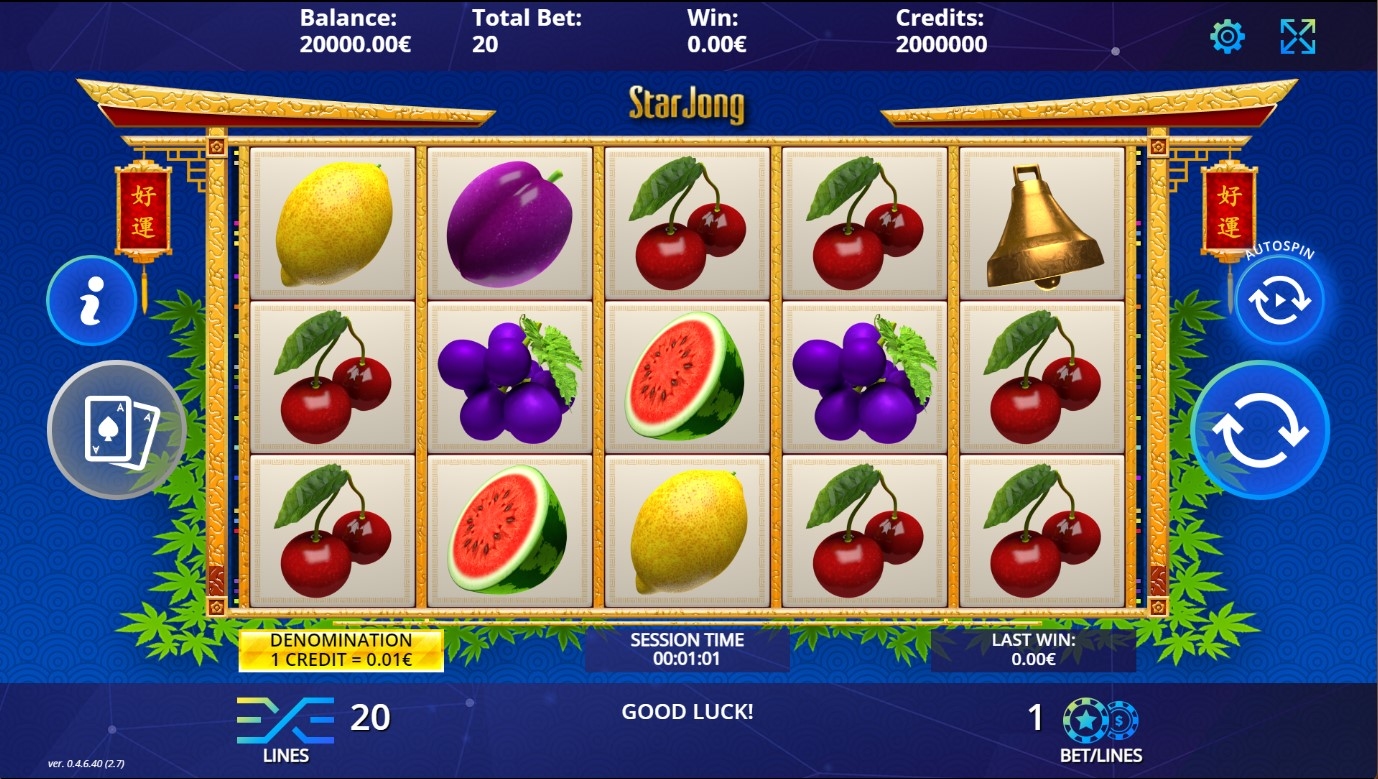This screenshot has height=779, width=1378.
Task: Show the paytable info button
Action: click(x=91, y=300)
